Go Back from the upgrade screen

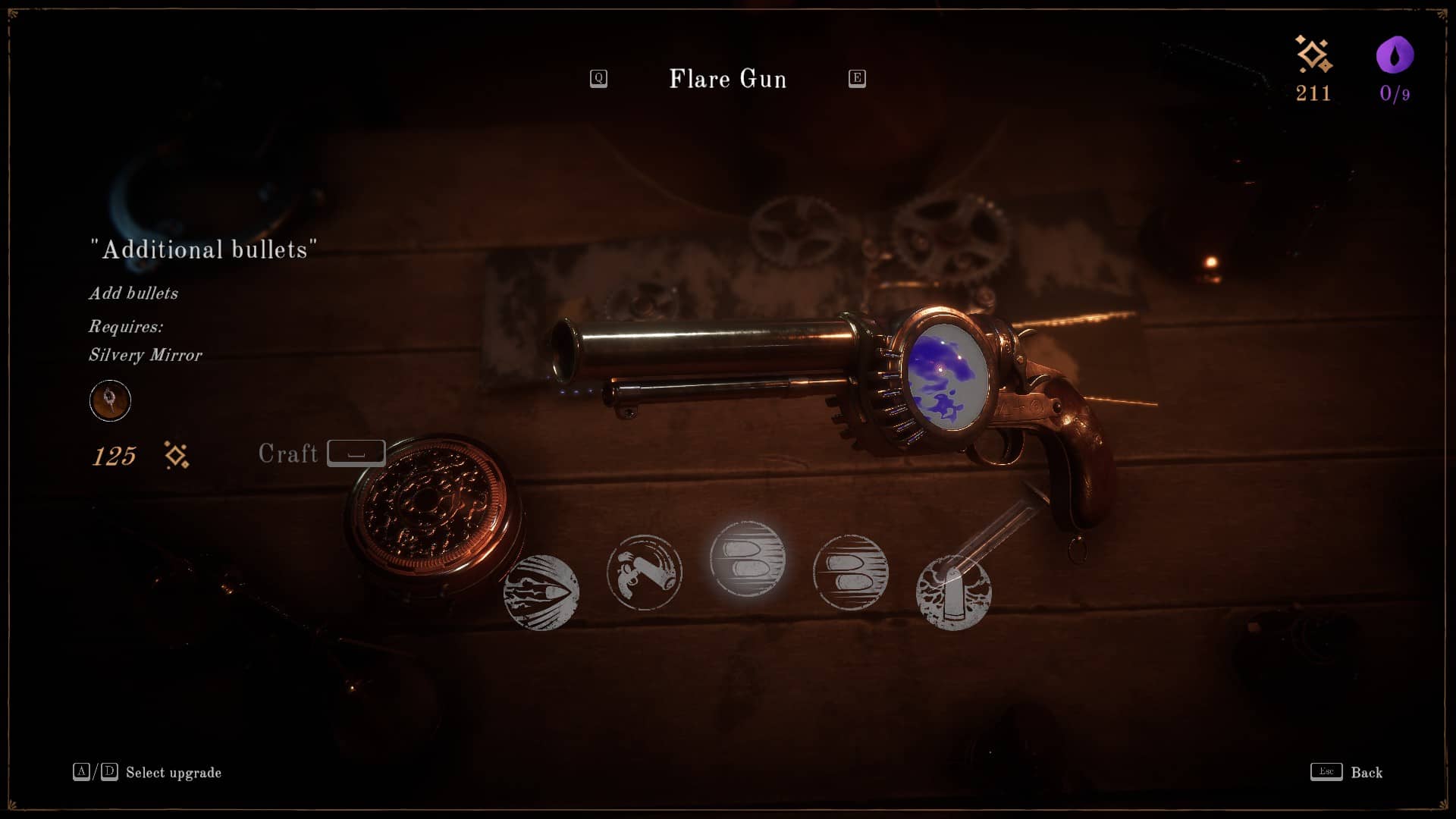point(1347,772)
